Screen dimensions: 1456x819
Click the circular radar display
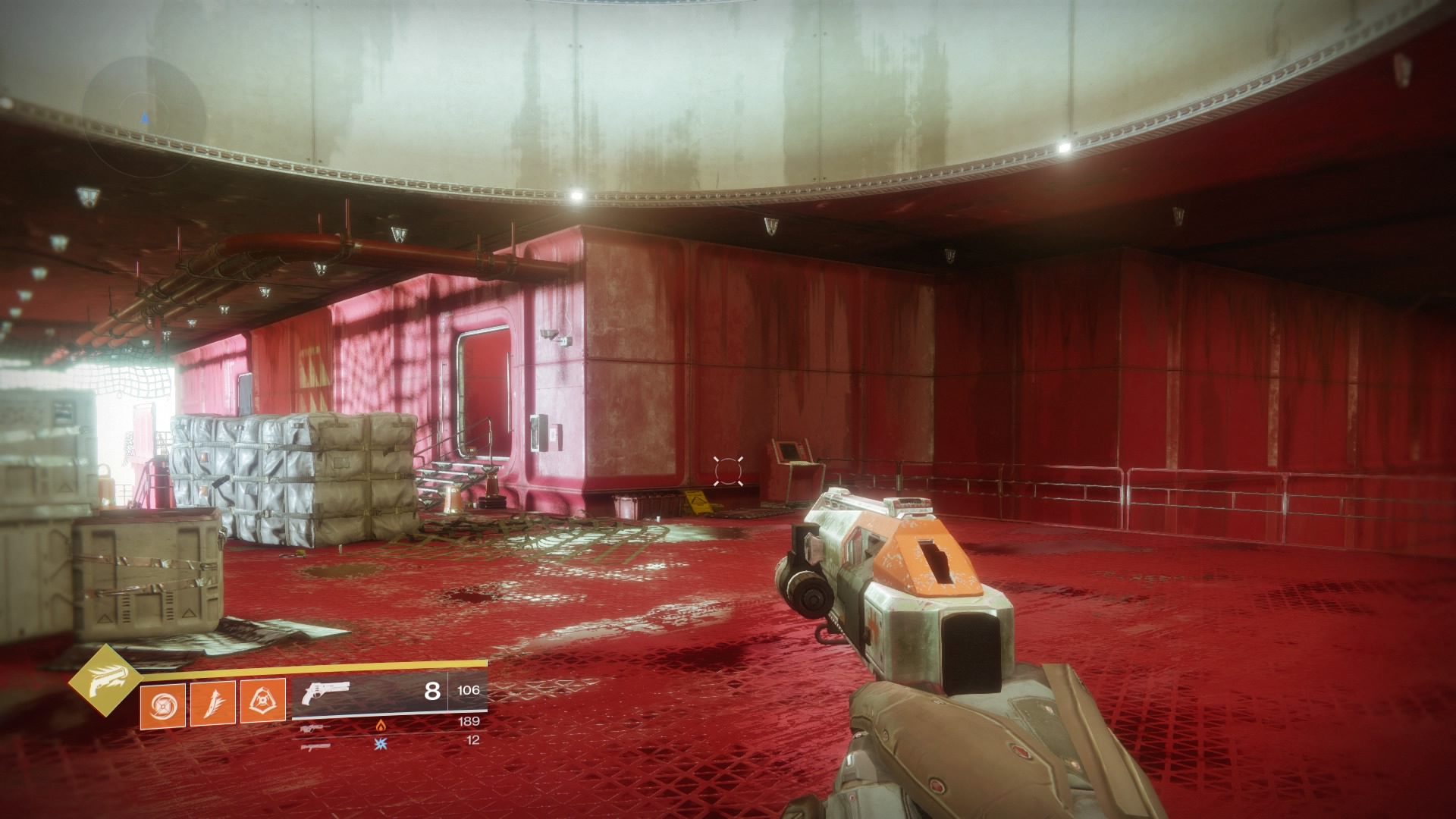(x=144, y=116)
